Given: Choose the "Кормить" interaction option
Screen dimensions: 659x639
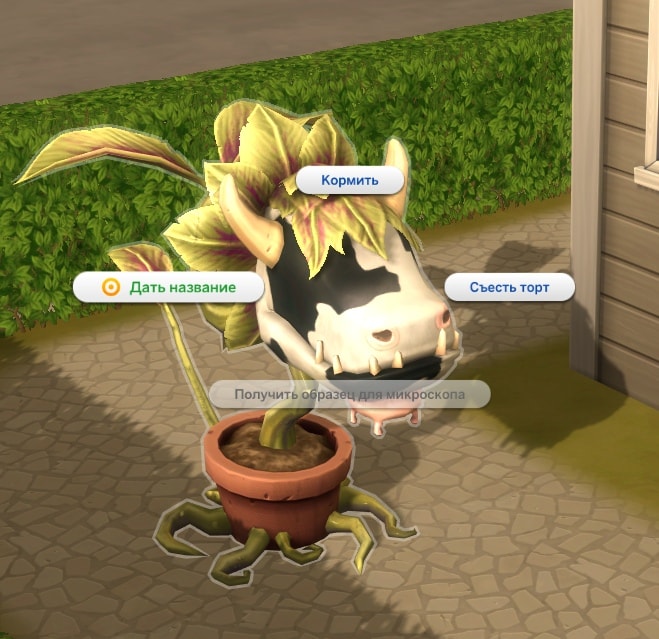Looking at the screenshot, I should pyautogui.click(x=350, y=181).
